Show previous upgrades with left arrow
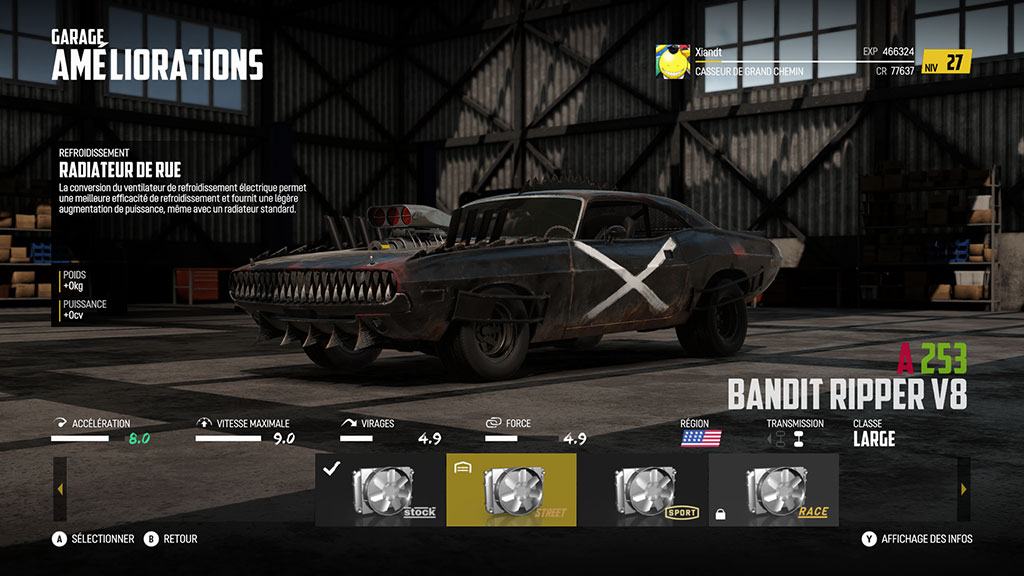Screen dimensions: 1024x576 [x=60, y=490]
